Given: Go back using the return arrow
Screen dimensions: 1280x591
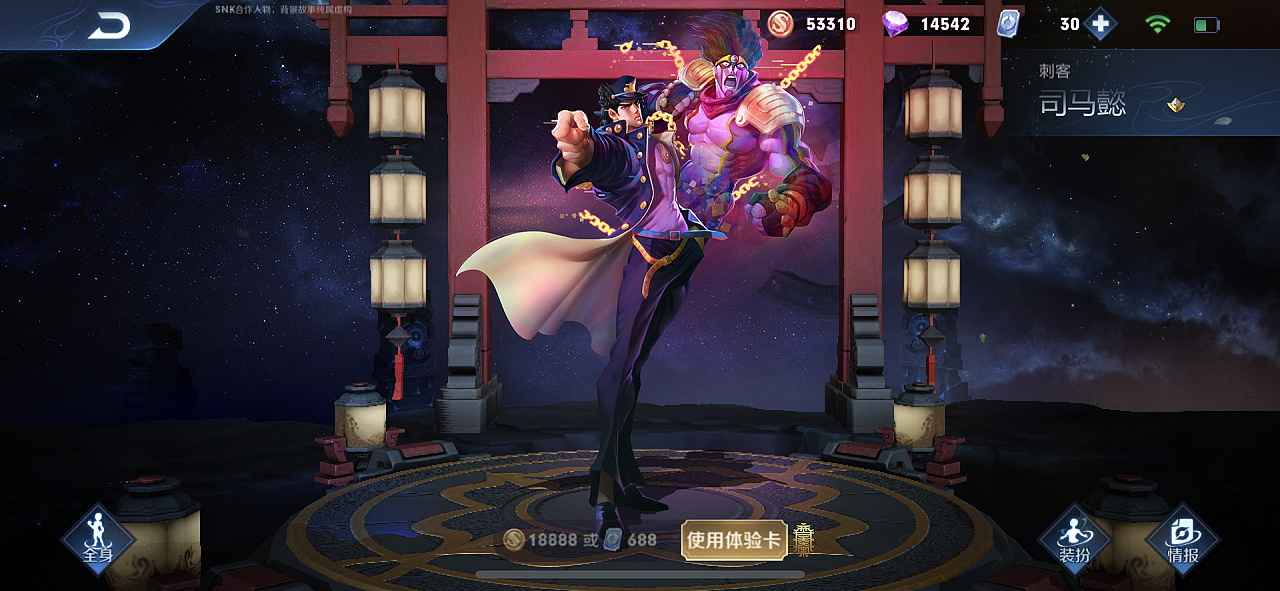Looking at the screenshot, I should [x=108, y=27].
